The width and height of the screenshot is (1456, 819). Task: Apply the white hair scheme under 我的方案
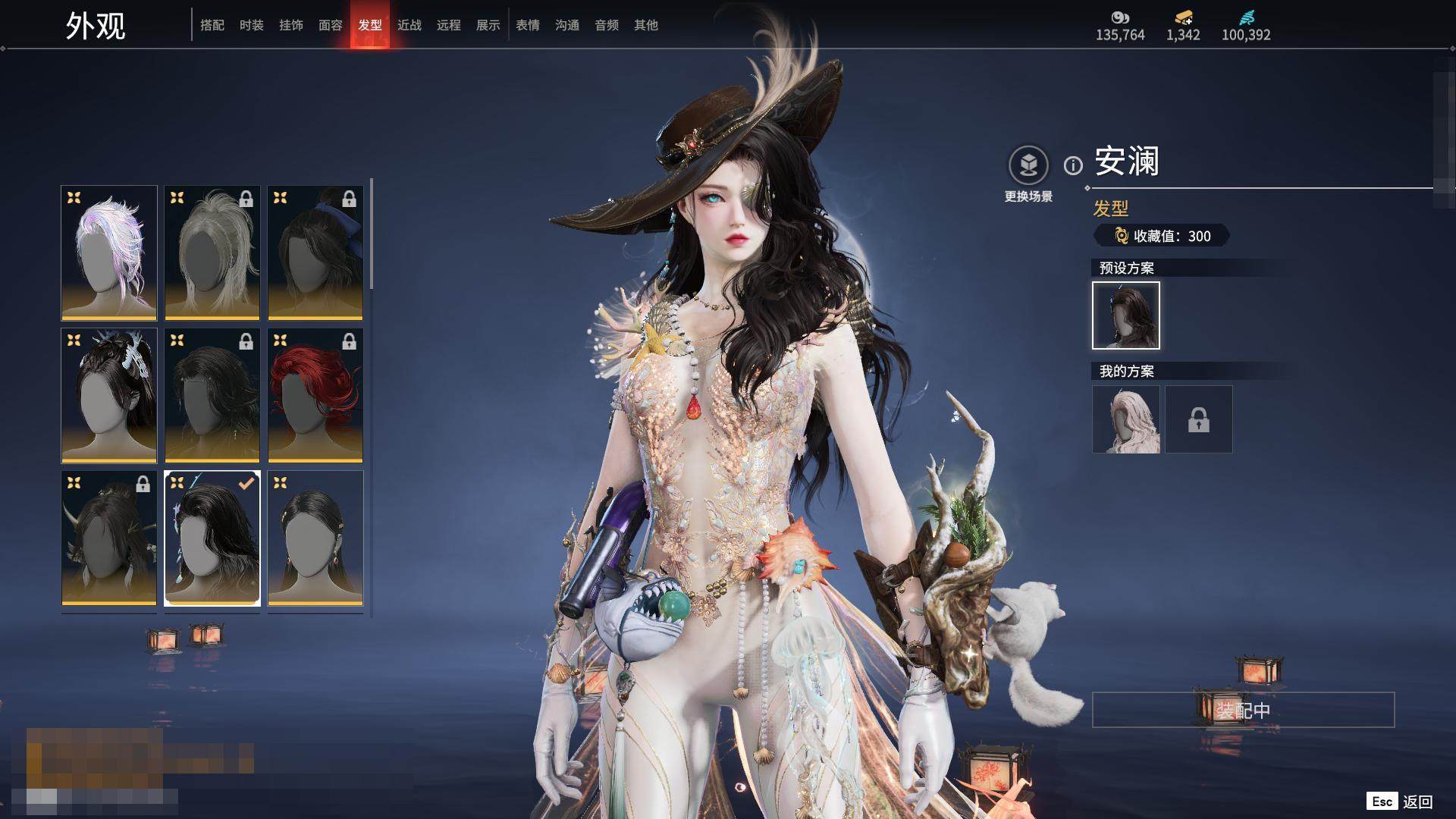coord(1126,419)
